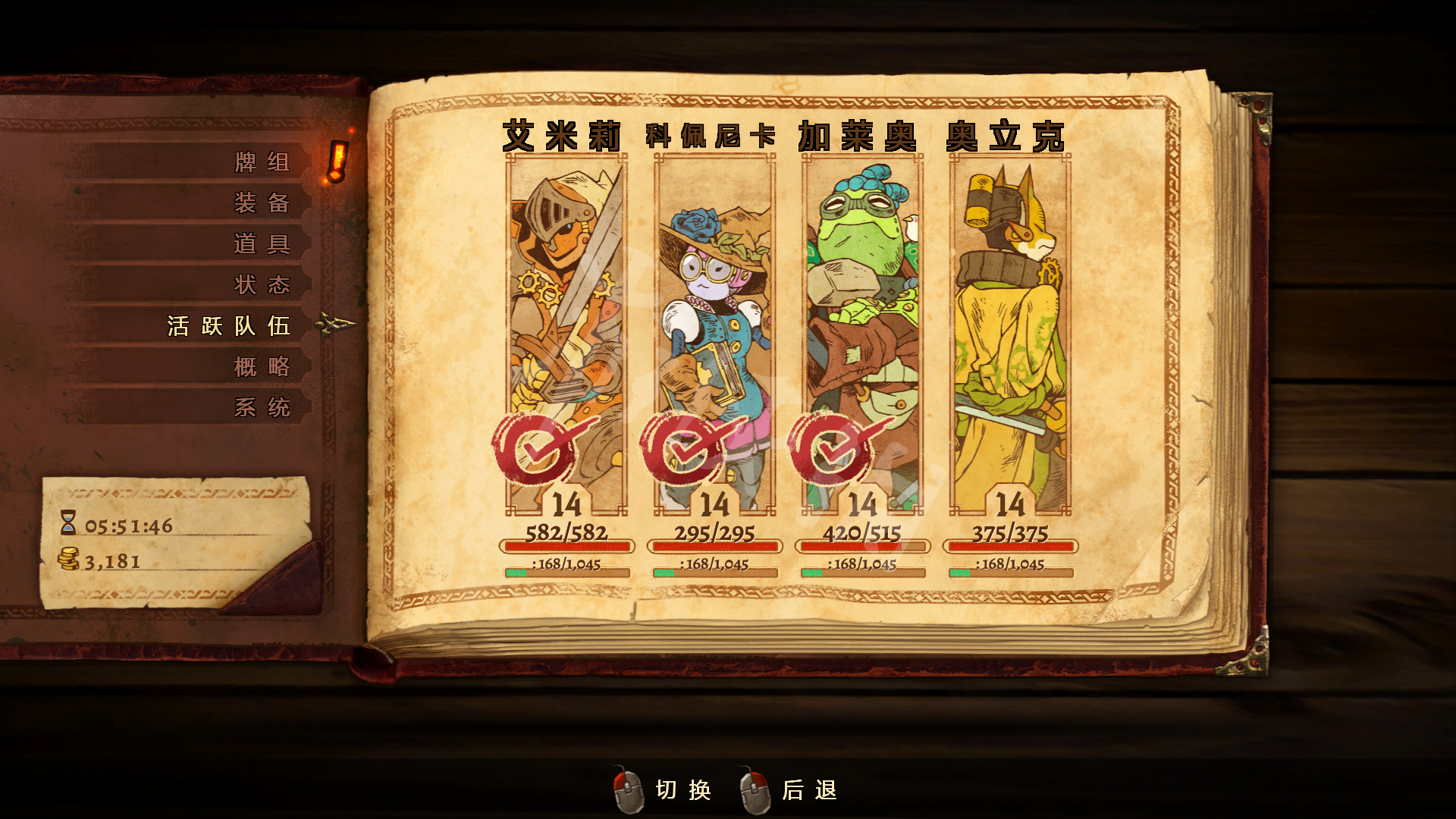Open the 概略 overview page

[x=262, y=367]
